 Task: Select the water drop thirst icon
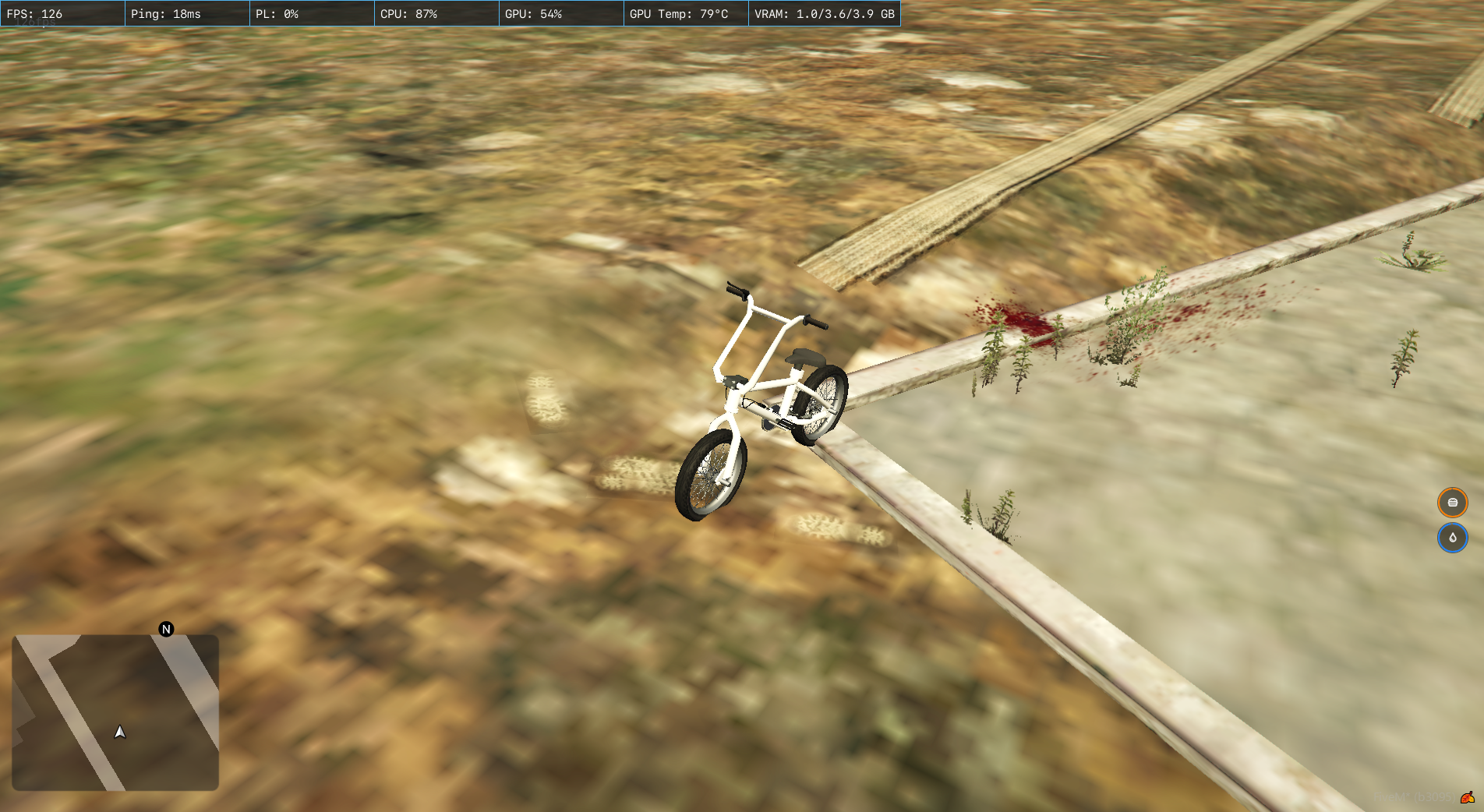(x=1452, y=538)
